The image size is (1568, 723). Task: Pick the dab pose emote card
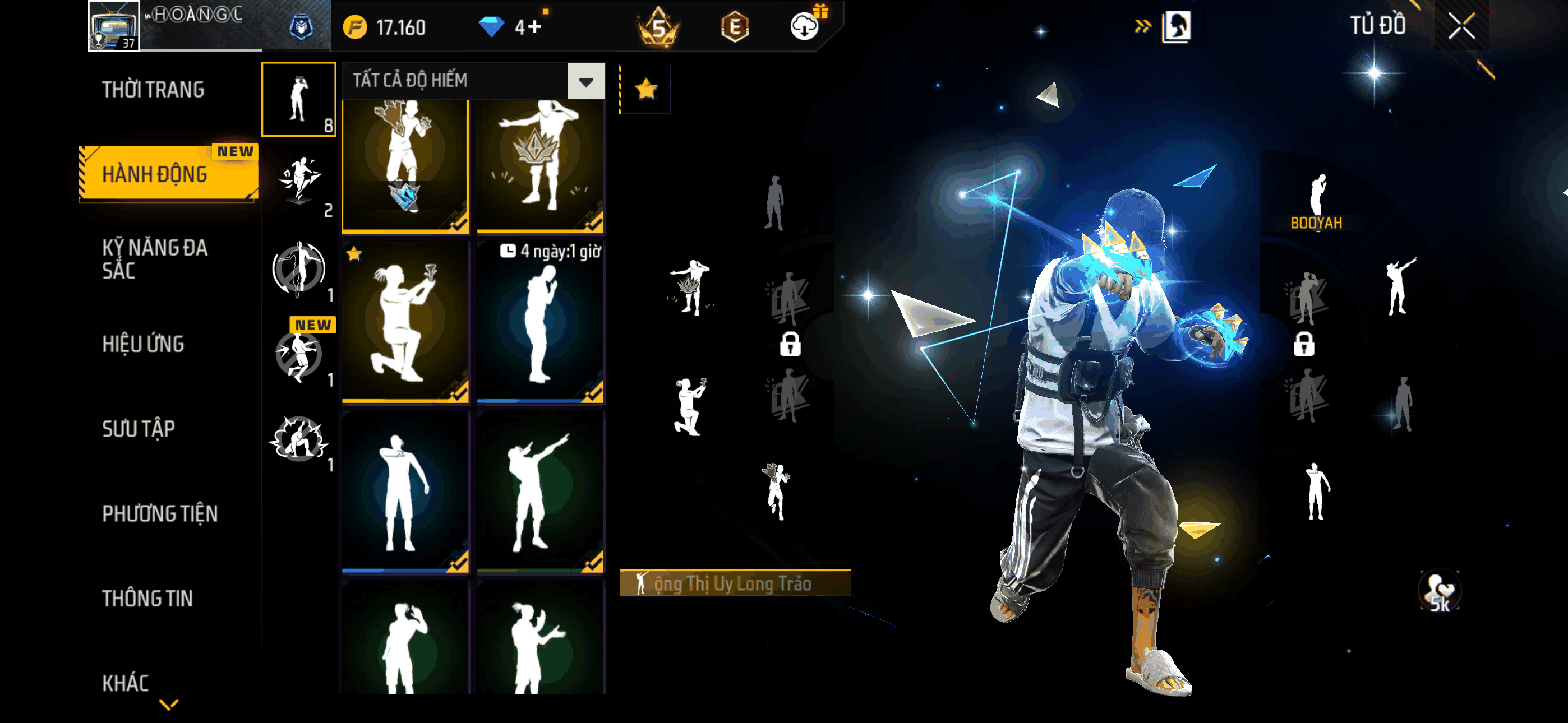(541, 491)
